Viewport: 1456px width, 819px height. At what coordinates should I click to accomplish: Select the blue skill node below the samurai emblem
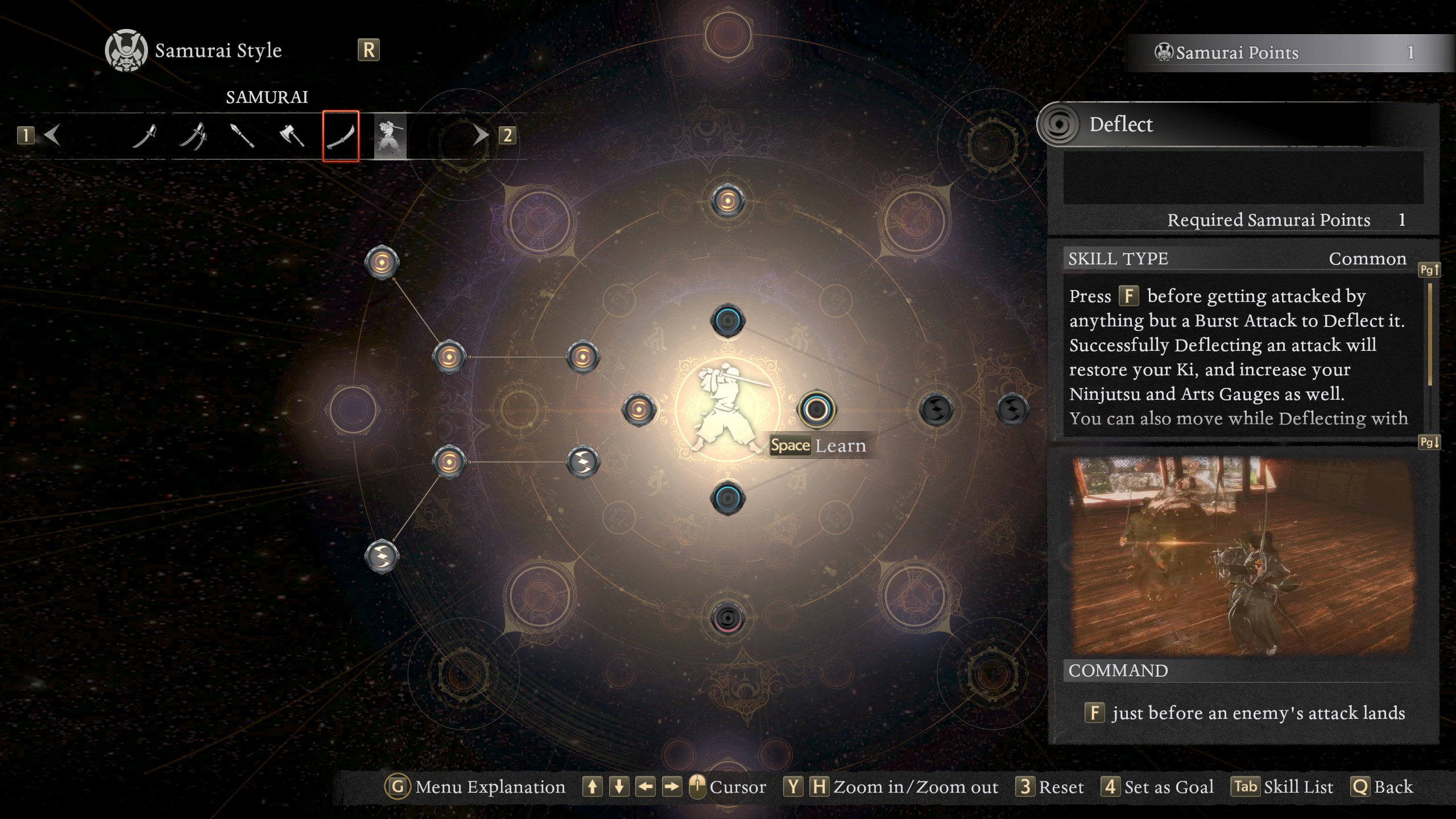(727, 498)
